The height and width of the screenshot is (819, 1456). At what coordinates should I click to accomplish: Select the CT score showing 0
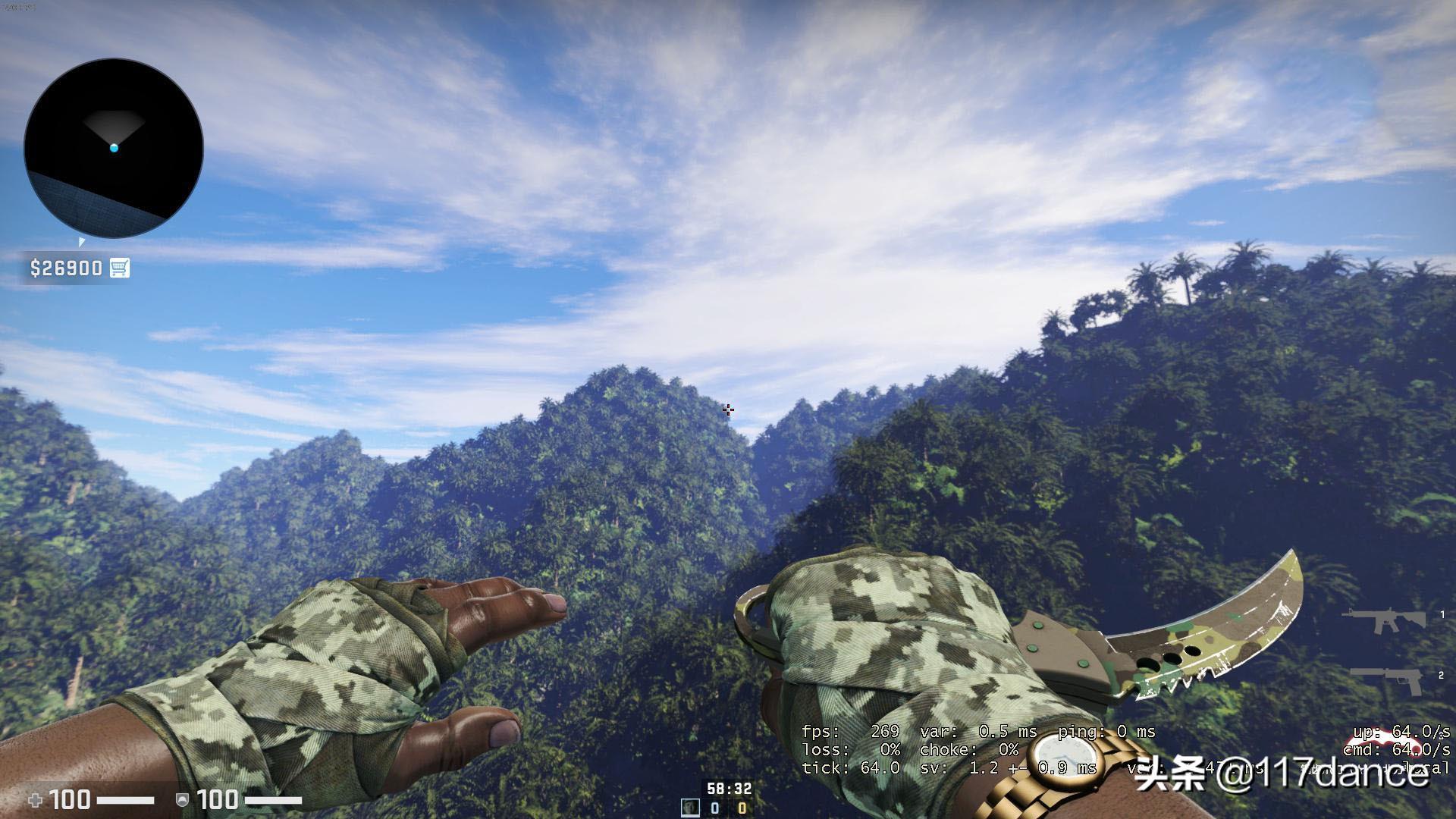(715, 807)
